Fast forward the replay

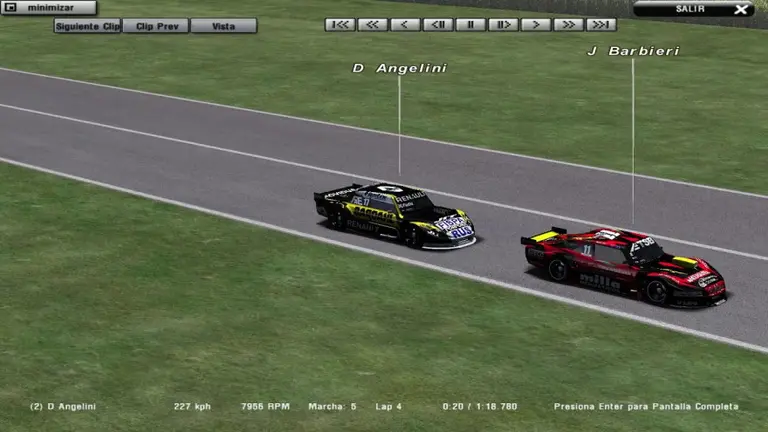pyautogui.click(x=568, y=24)
